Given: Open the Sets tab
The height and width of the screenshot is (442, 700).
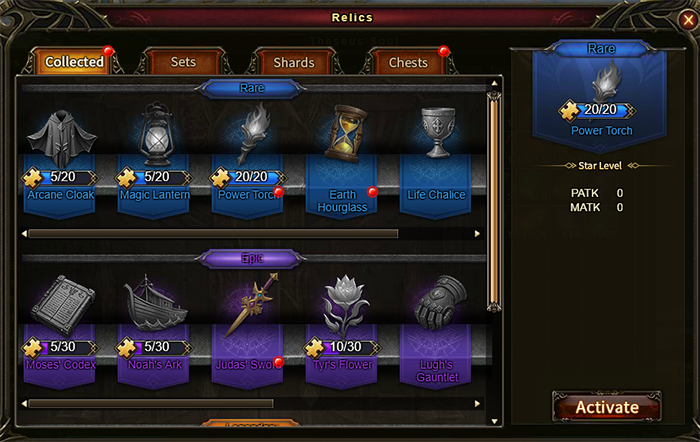Looking at the screenshot, I should pos(183,62).
